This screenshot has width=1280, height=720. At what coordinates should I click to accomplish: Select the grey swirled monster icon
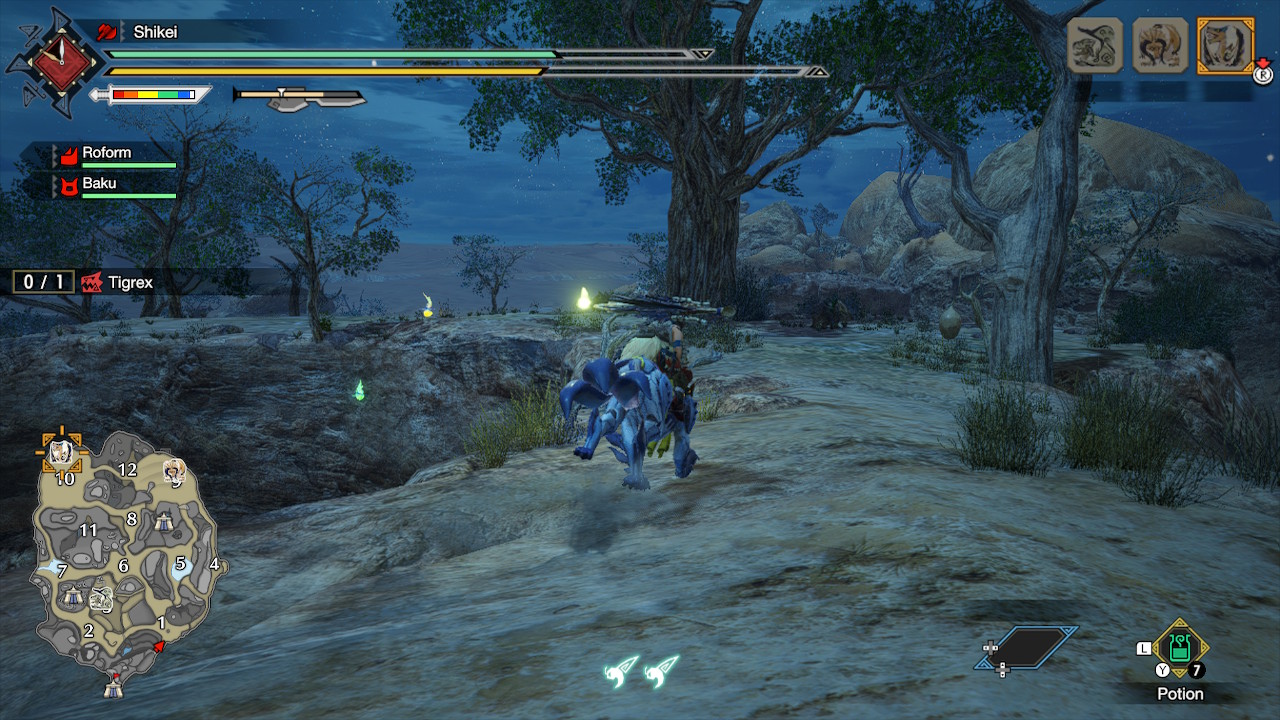pos(1095,46)
